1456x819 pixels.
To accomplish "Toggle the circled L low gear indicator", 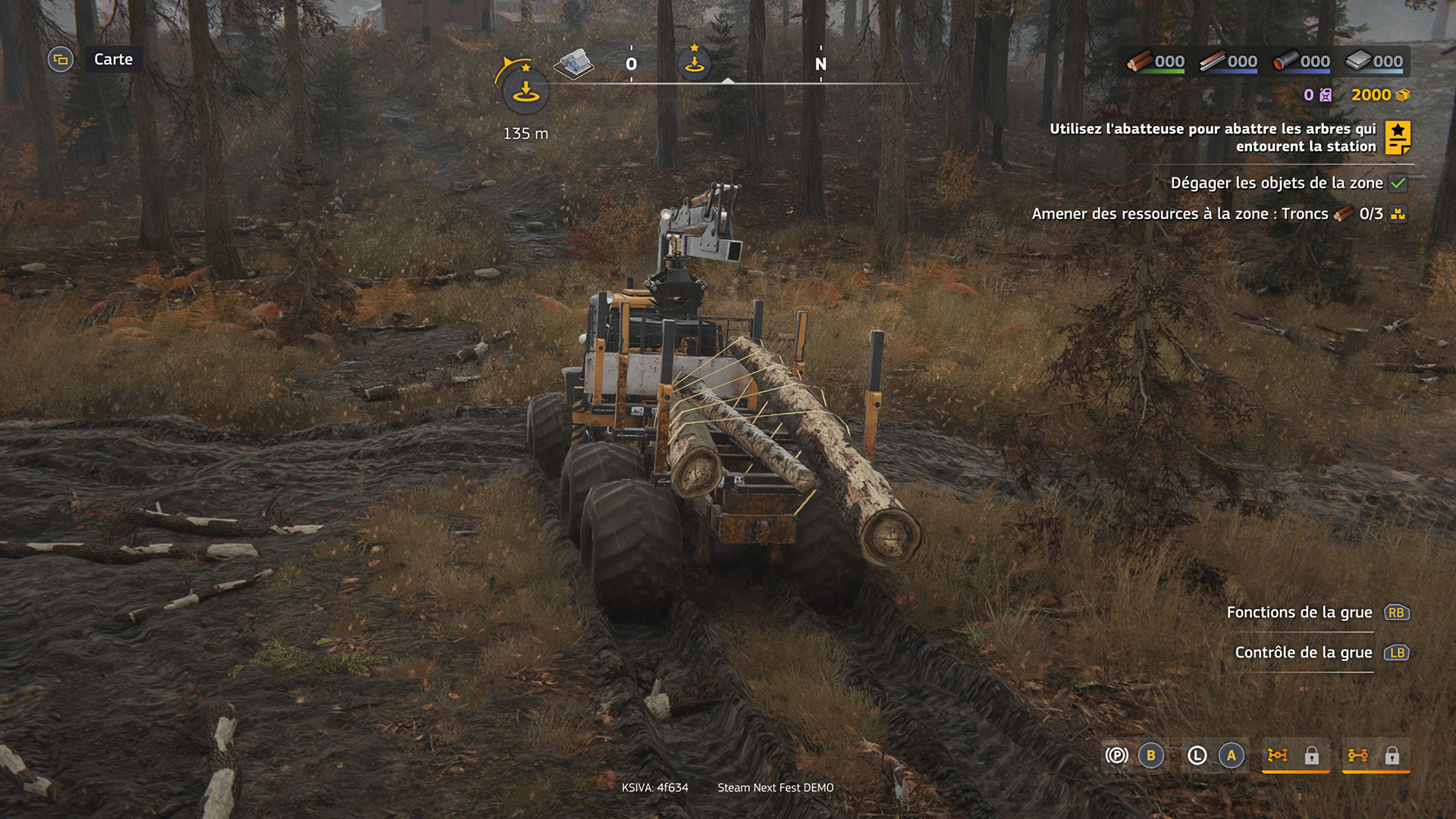I will (1197, 755).
